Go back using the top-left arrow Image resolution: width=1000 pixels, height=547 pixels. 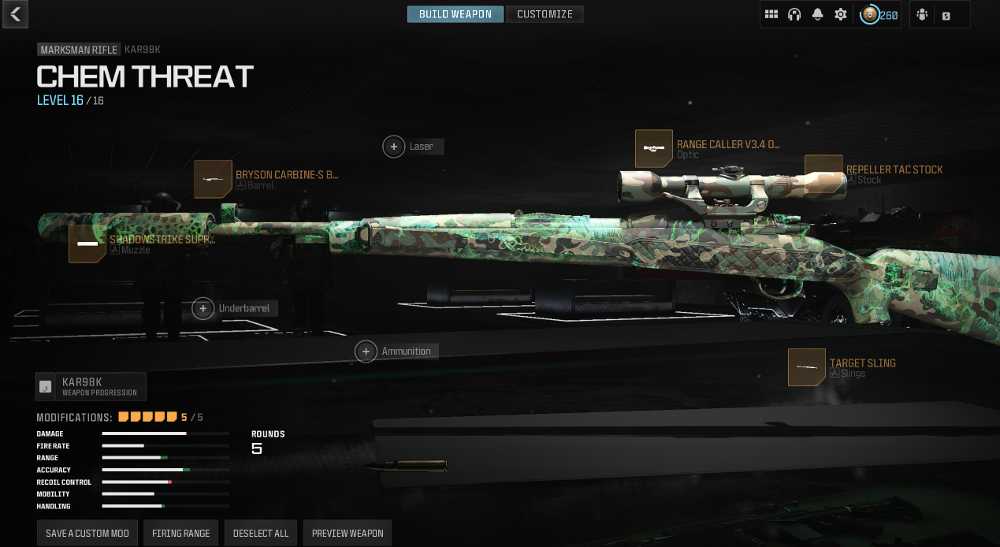tap(15, 14)
